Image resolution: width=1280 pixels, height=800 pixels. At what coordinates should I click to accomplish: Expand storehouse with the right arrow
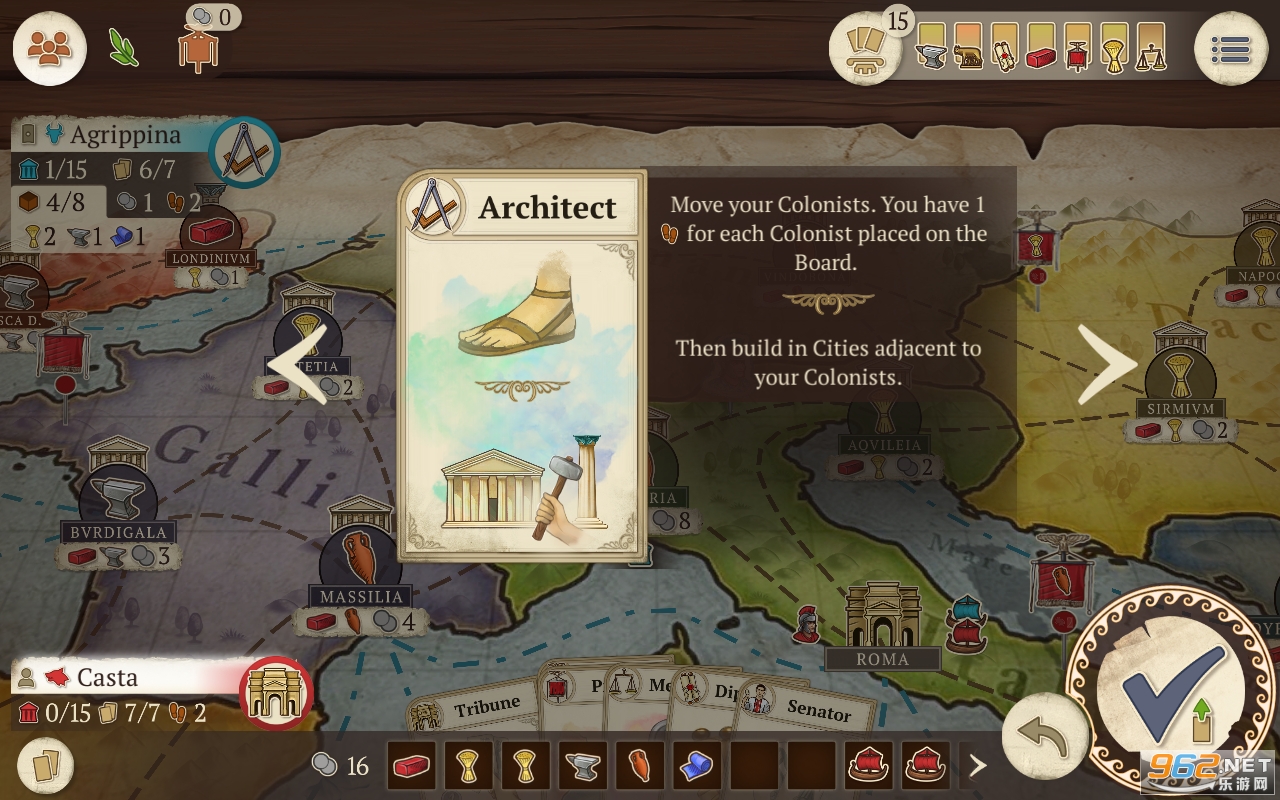point(977,767)
